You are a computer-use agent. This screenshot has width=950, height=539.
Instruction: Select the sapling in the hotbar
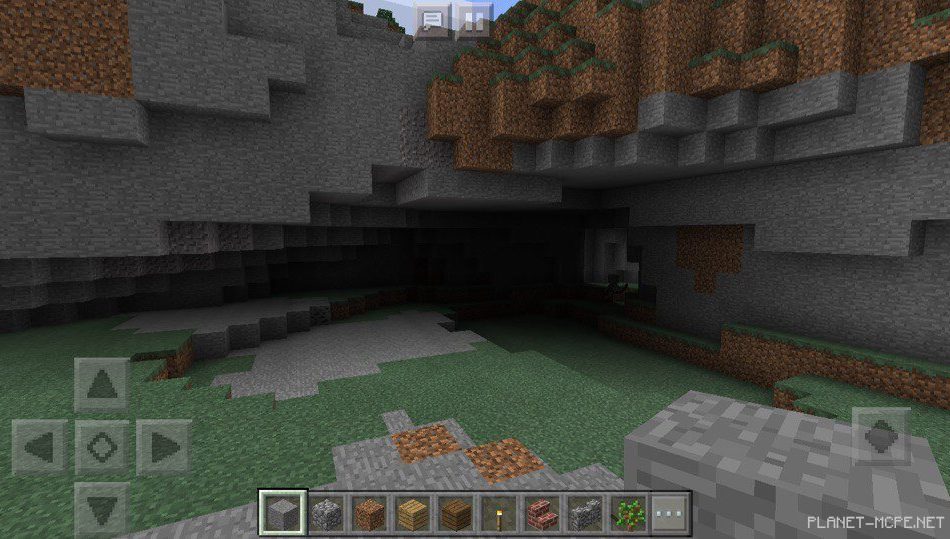coord(627,514)
